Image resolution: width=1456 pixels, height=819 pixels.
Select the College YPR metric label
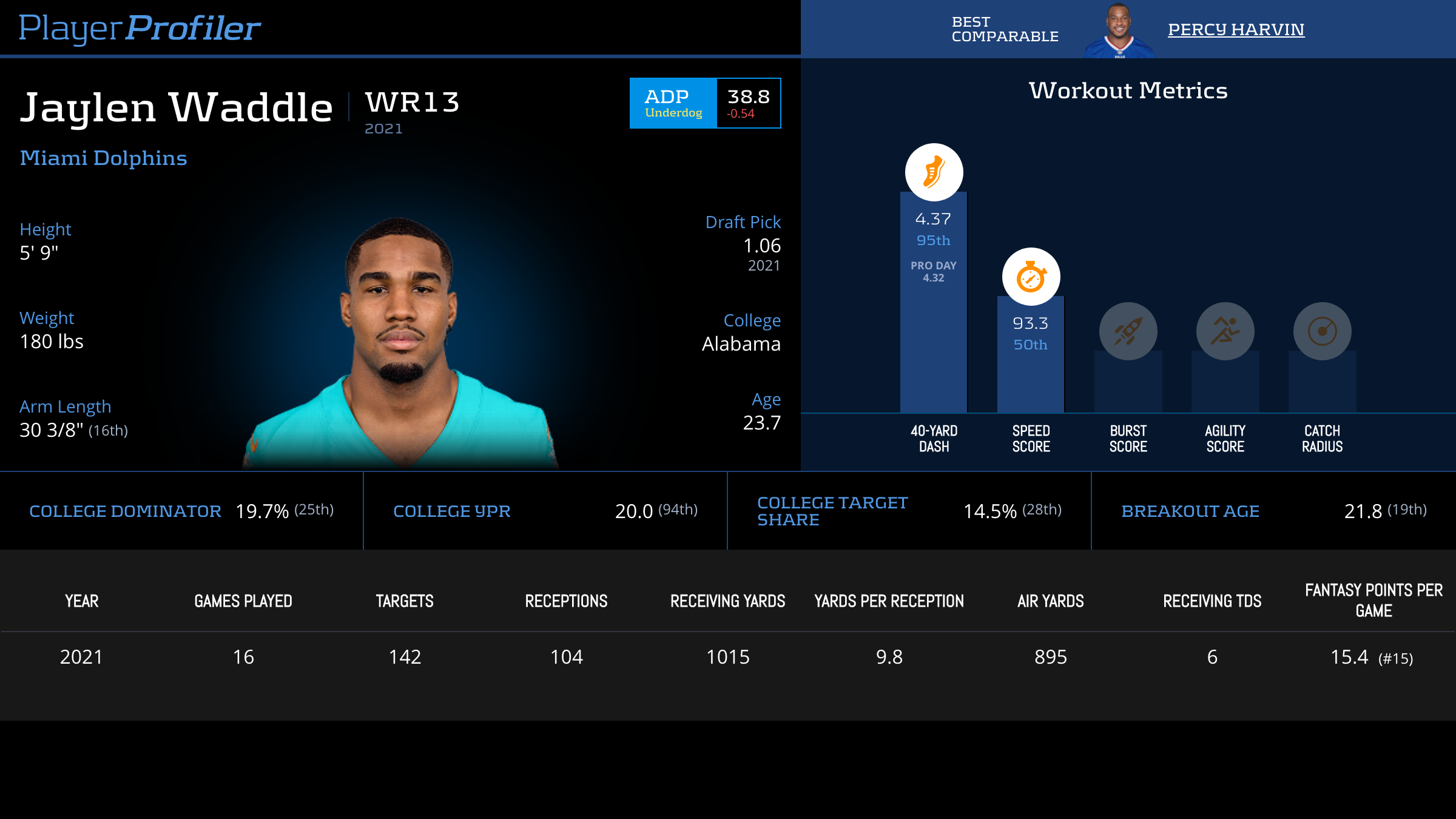[x=452, y=511]
